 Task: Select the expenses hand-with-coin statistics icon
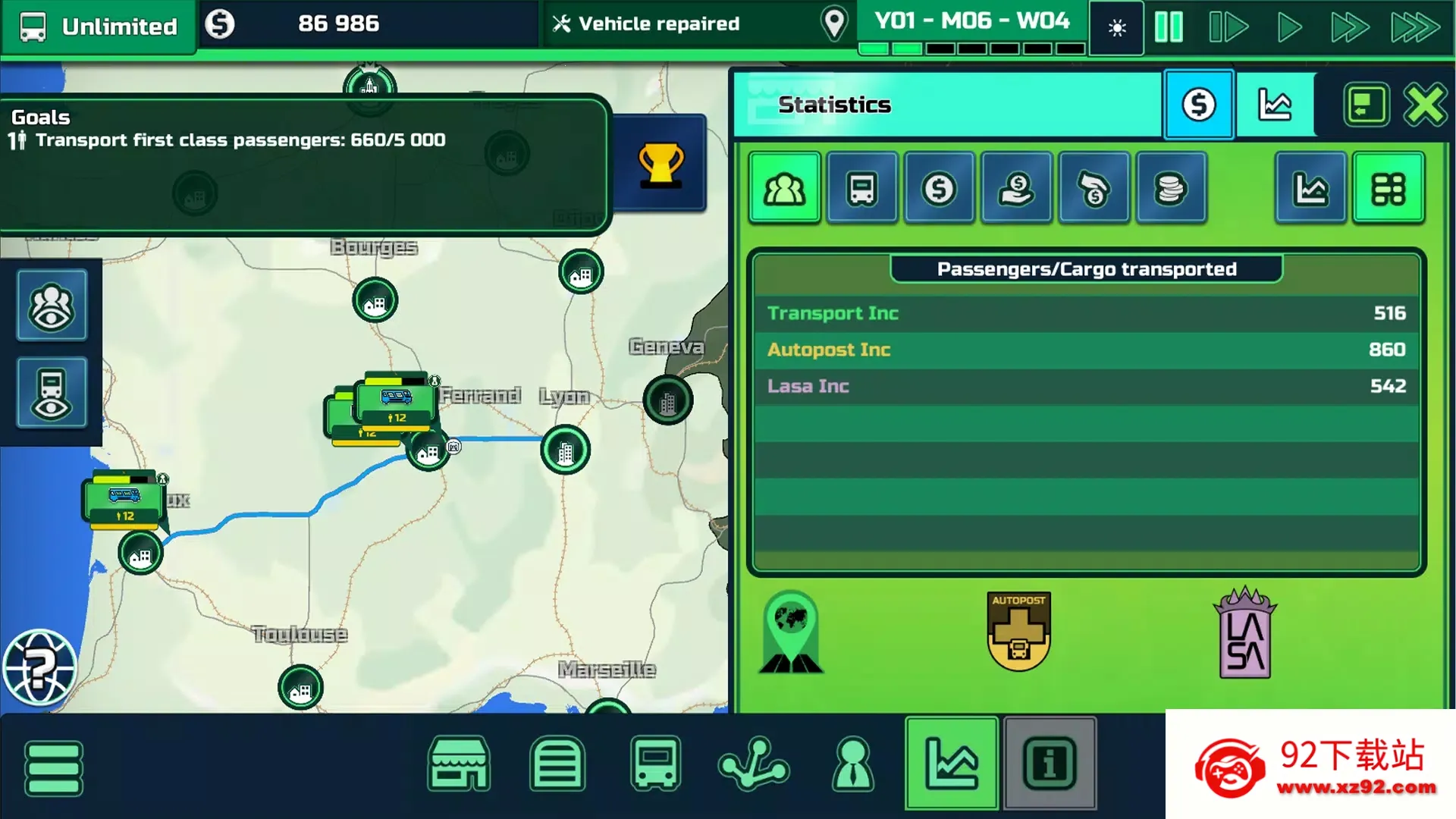point(1094,187)
